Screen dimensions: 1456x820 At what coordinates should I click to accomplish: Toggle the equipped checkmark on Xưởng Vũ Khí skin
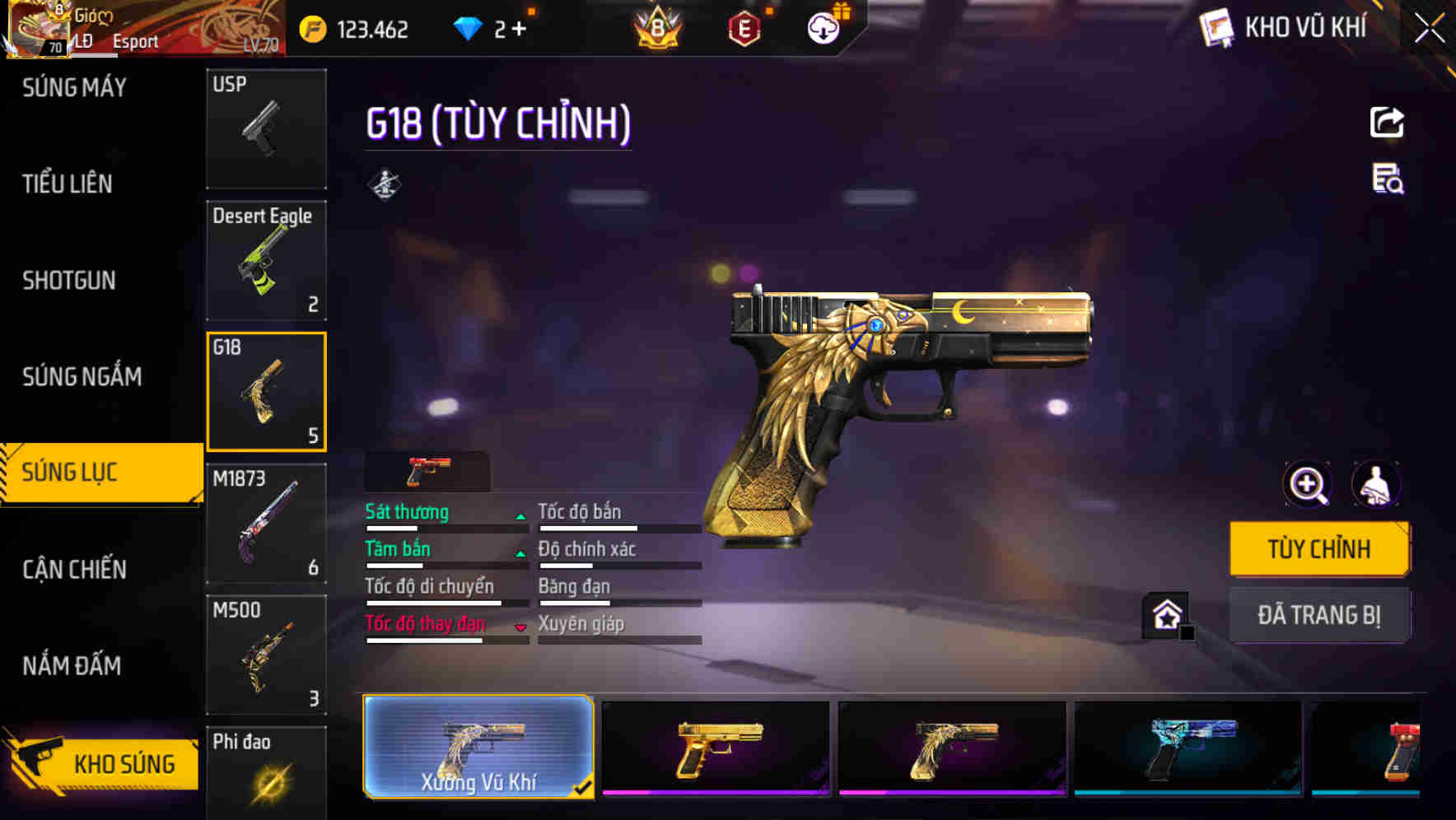(x=584, y=787)
